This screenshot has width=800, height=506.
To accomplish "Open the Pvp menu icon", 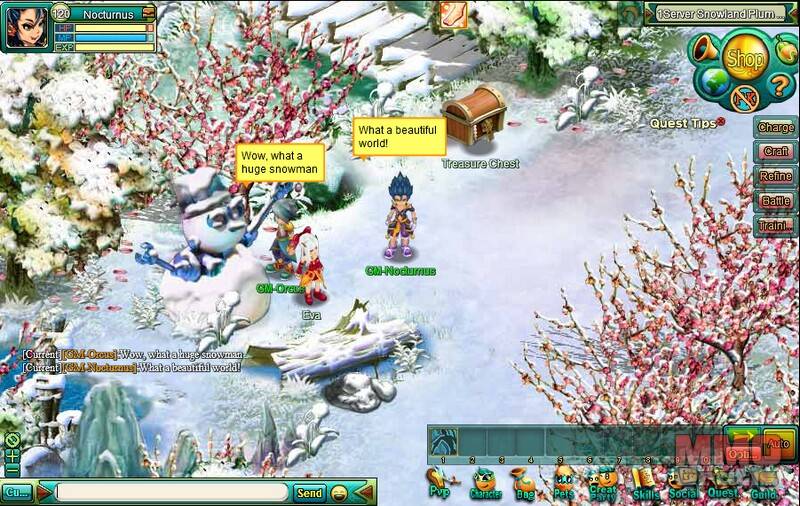I will tap(438, 480).
